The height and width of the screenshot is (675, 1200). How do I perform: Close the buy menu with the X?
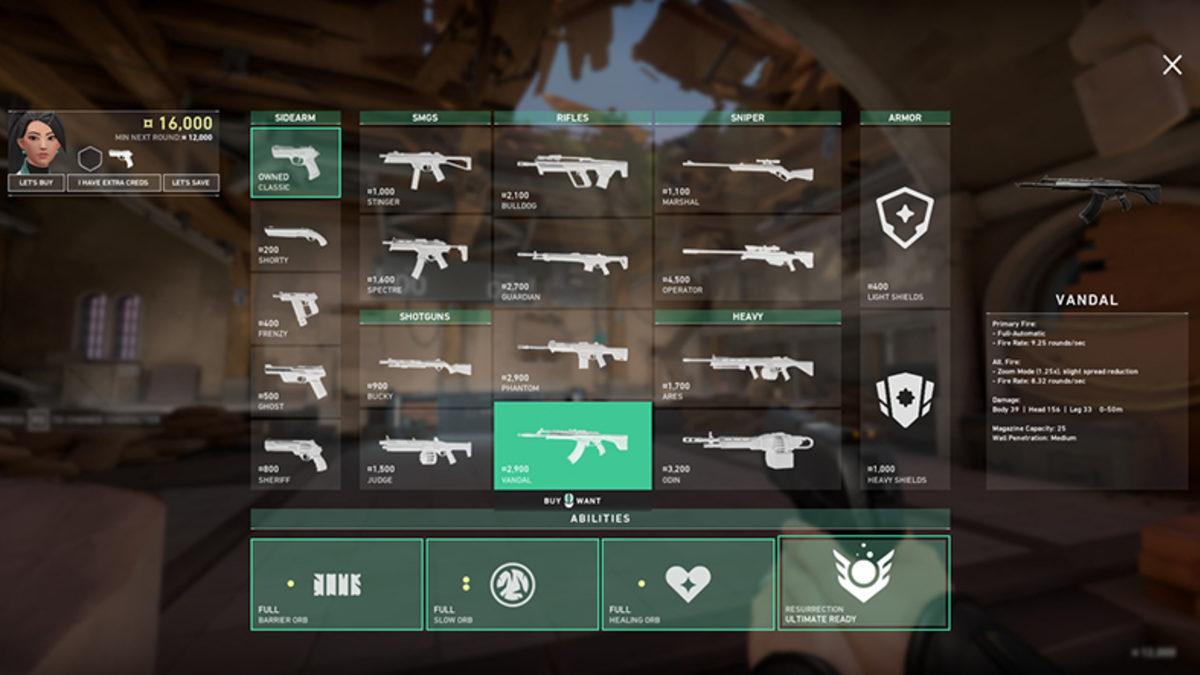coord(1171,65)
